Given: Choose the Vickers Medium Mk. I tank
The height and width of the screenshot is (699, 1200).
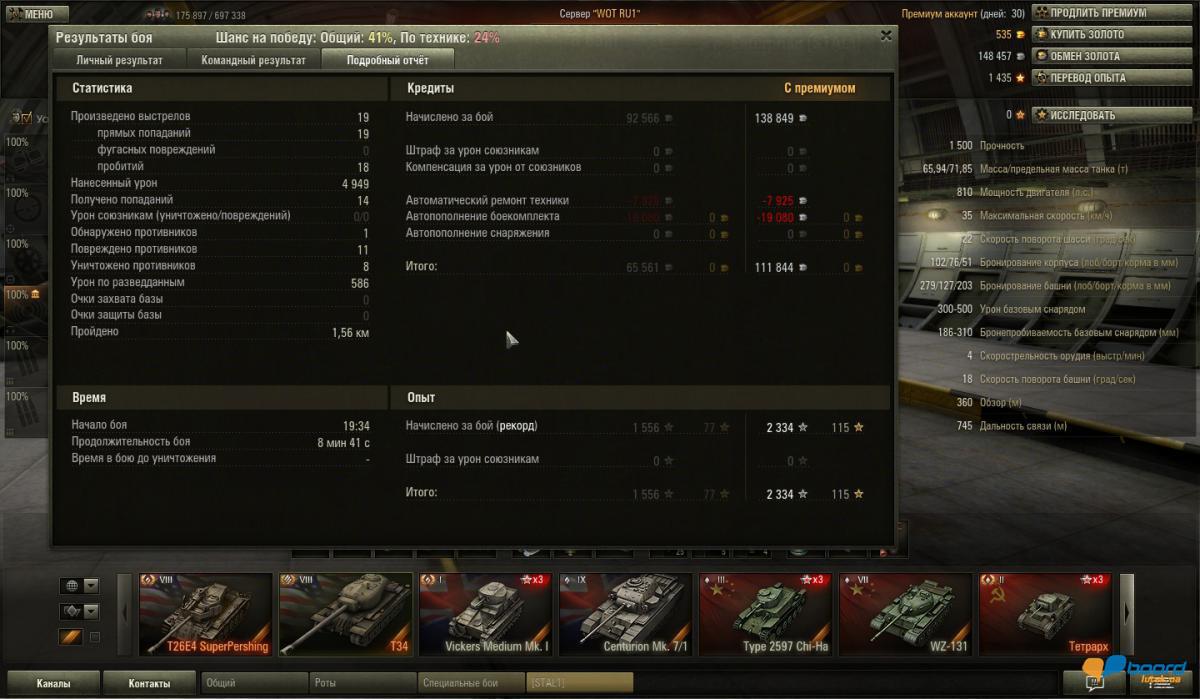Looking at the screenshot, I should point(485,614).
